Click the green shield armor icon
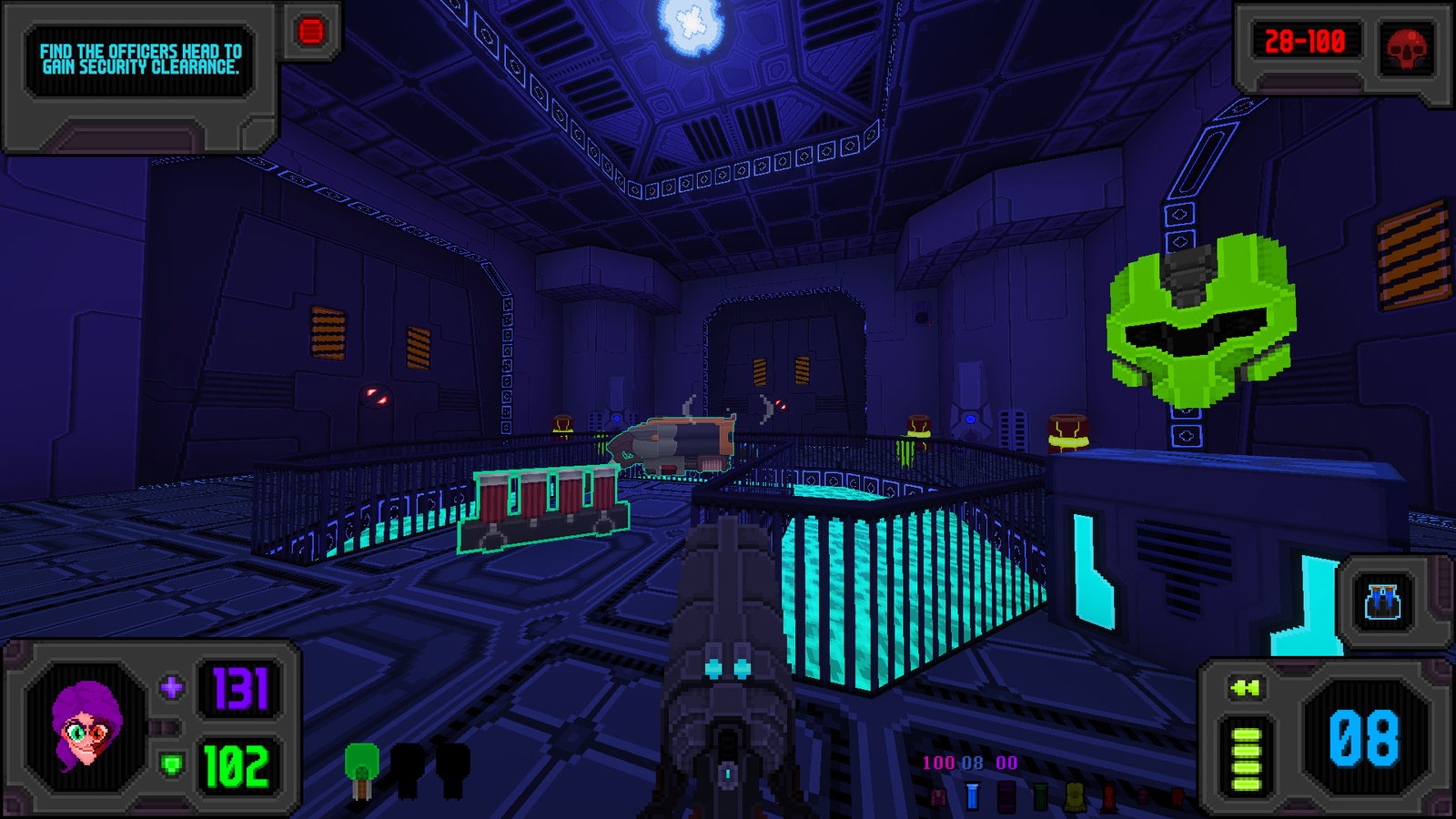 pos(171,763)
